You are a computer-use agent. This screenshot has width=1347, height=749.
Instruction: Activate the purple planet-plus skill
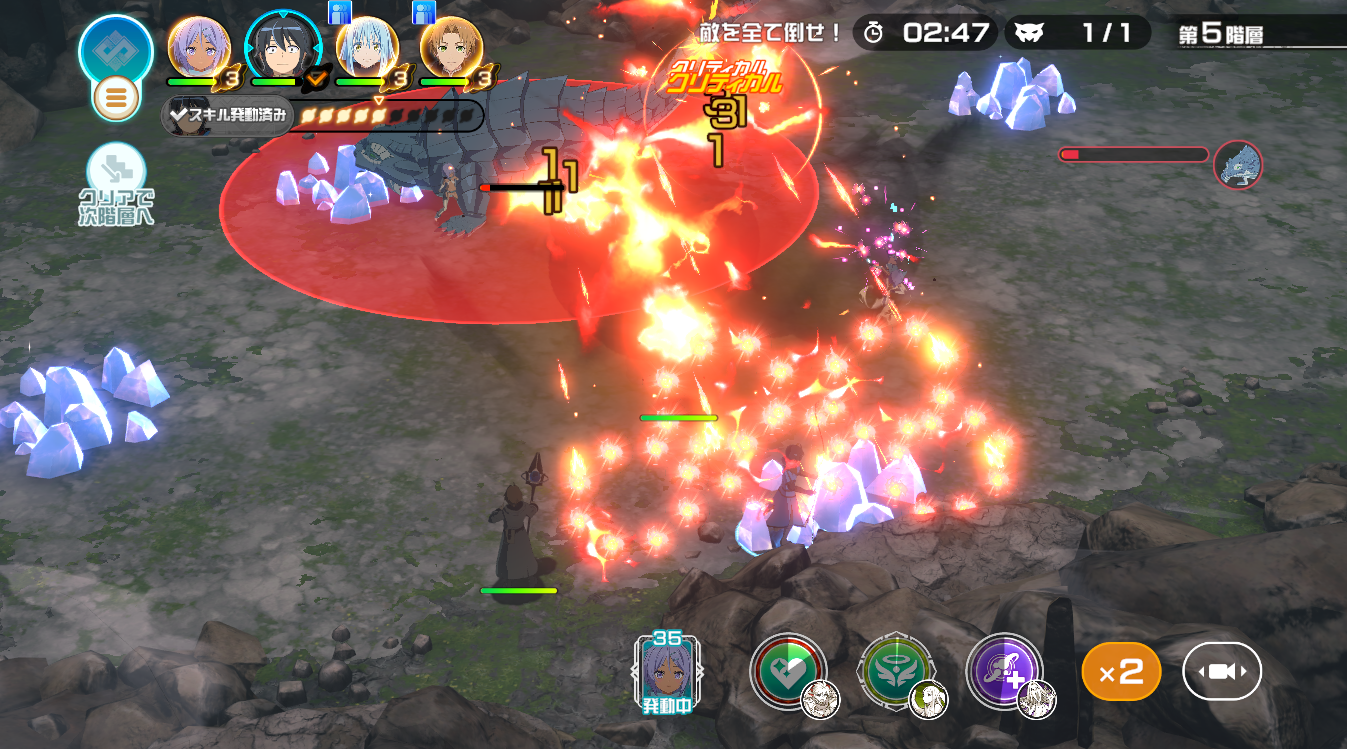click(1004, 671)
